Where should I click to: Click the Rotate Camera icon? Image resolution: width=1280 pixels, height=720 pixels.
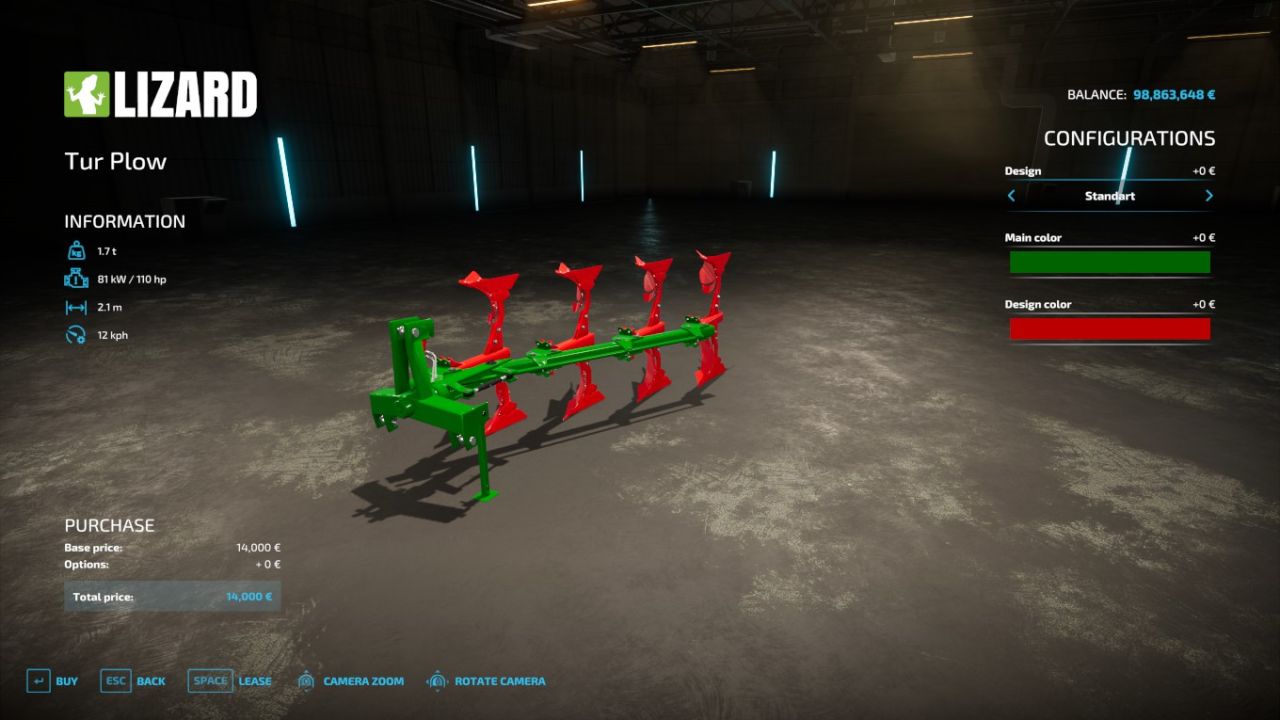[436, 680]
